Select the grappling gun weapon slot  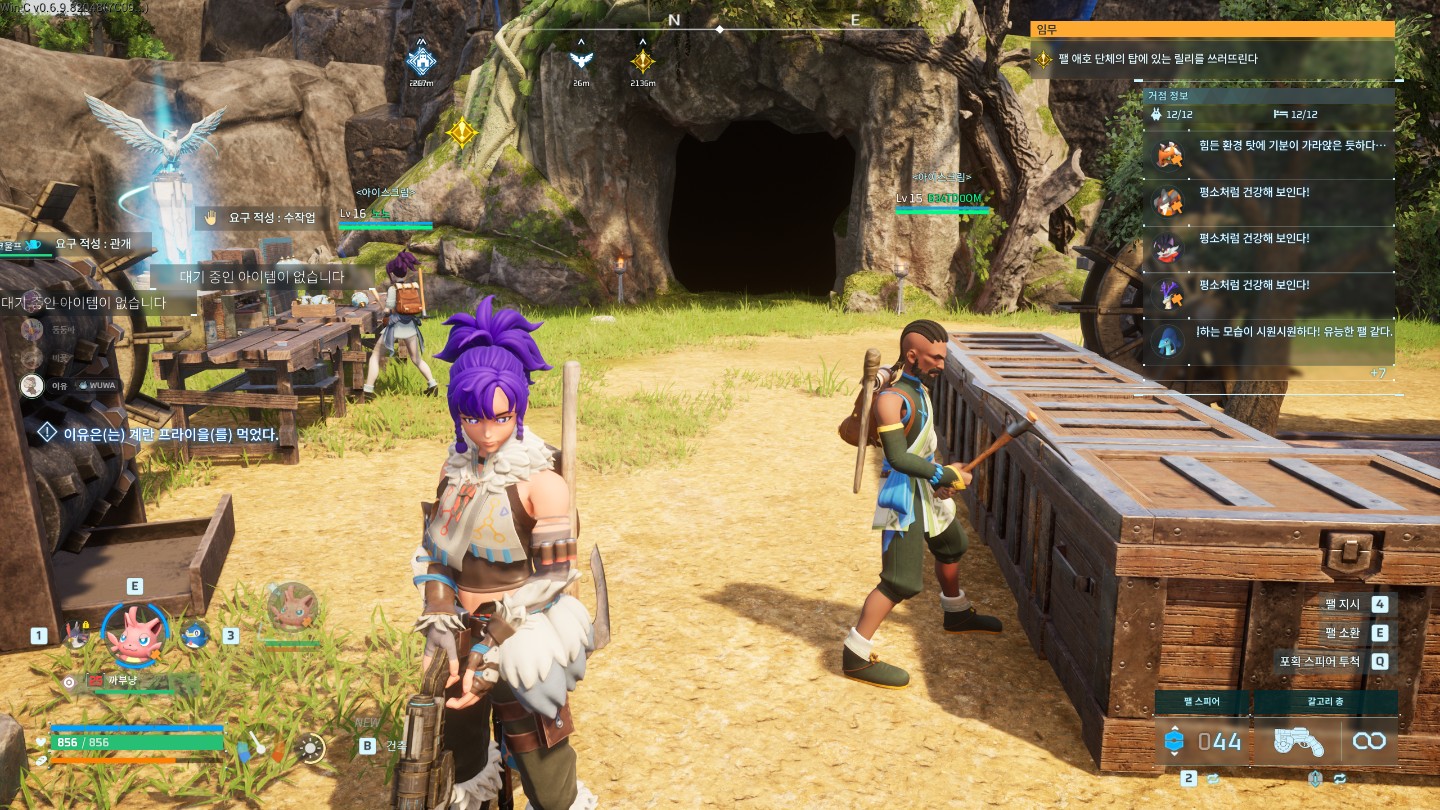tap(1298, 741)
